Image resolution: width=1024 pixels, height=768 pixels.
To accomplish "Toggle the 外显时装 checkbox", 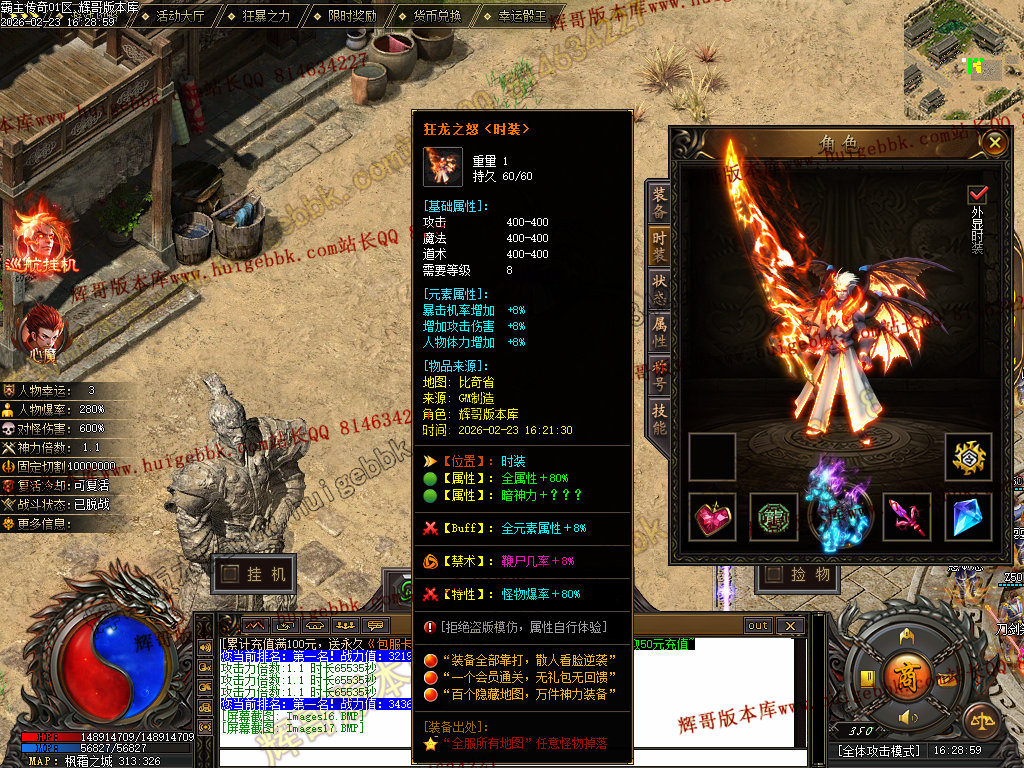I will point(977,194).
